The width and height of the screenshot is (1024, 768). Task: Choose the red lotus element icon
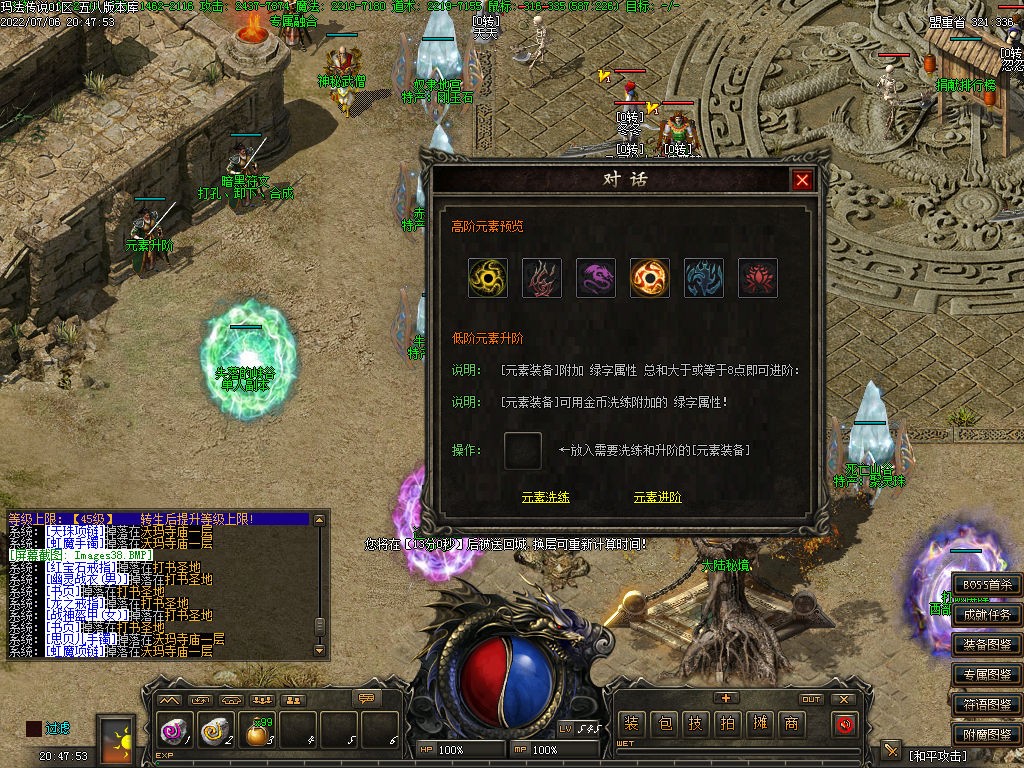tap(758, 278)
